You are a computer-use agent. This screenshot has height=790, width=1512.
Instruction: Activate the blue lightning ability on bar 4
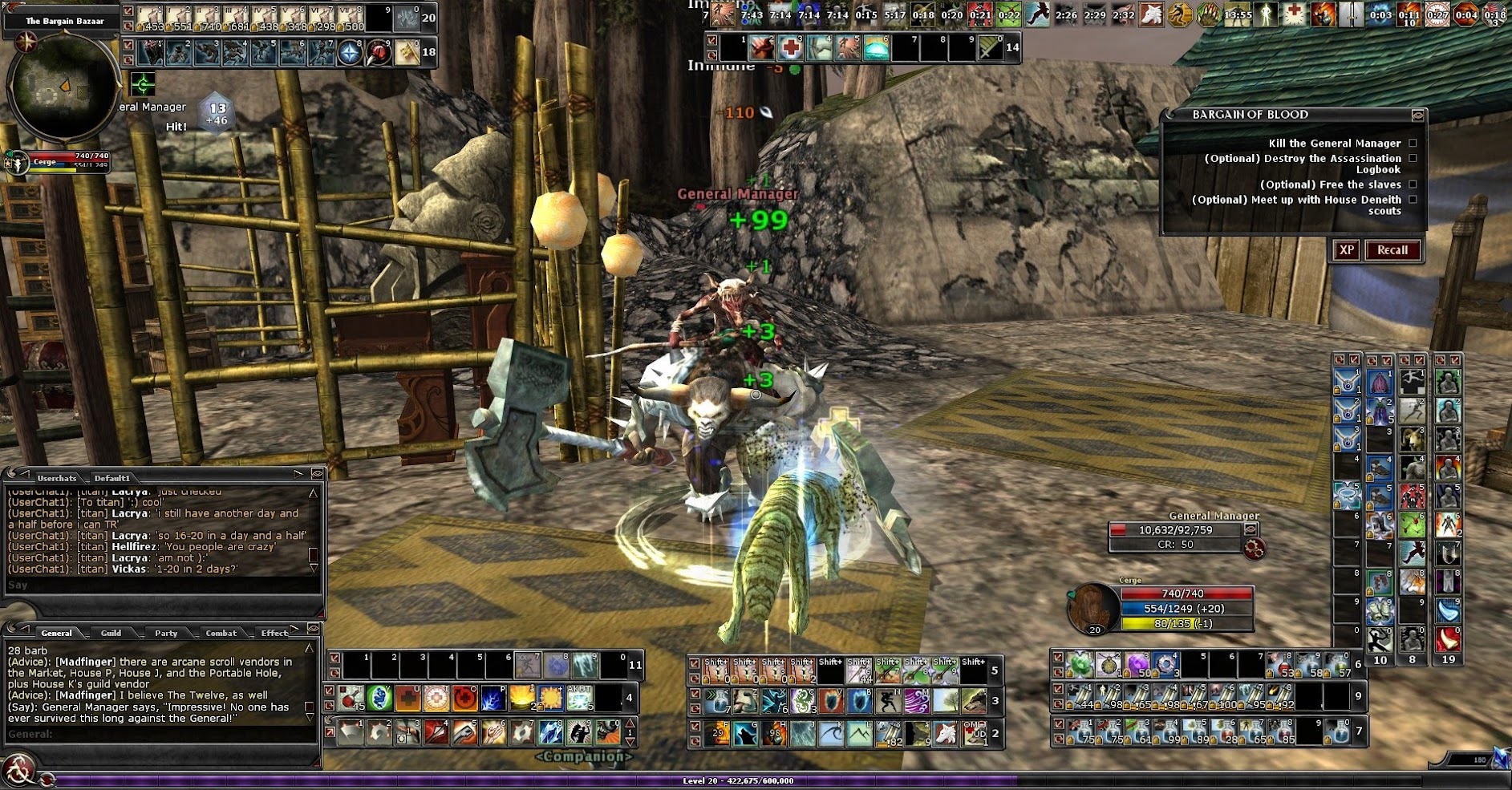coord(493,699)
